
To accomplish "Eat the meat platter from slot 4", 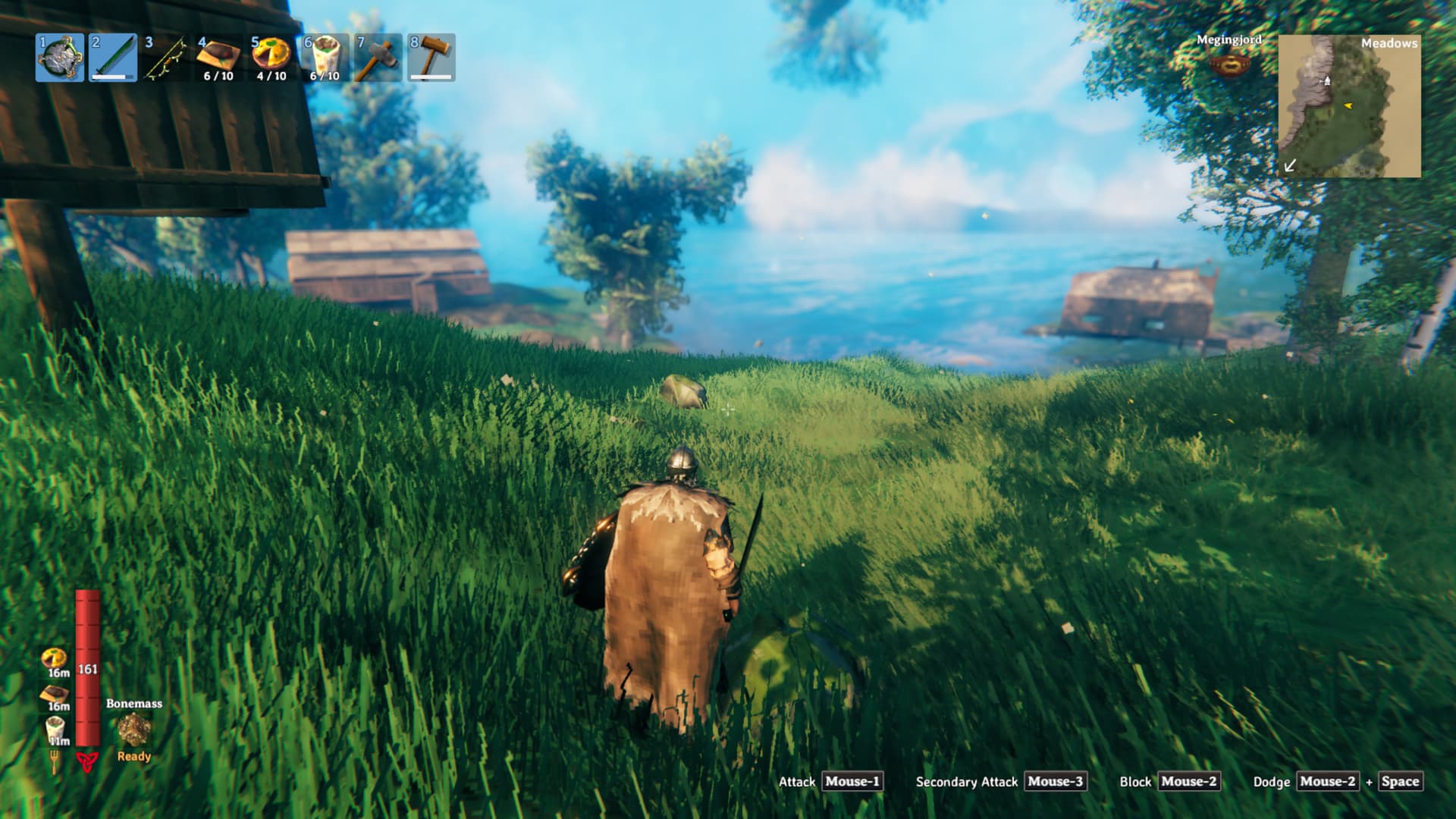I will (x=219, y=58).
